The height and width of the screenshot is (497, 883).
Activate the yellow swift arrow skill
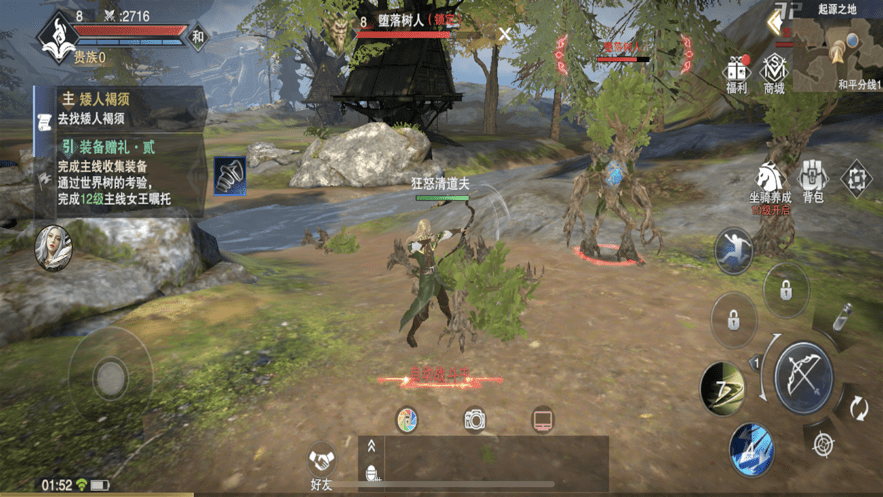[723, 386]
